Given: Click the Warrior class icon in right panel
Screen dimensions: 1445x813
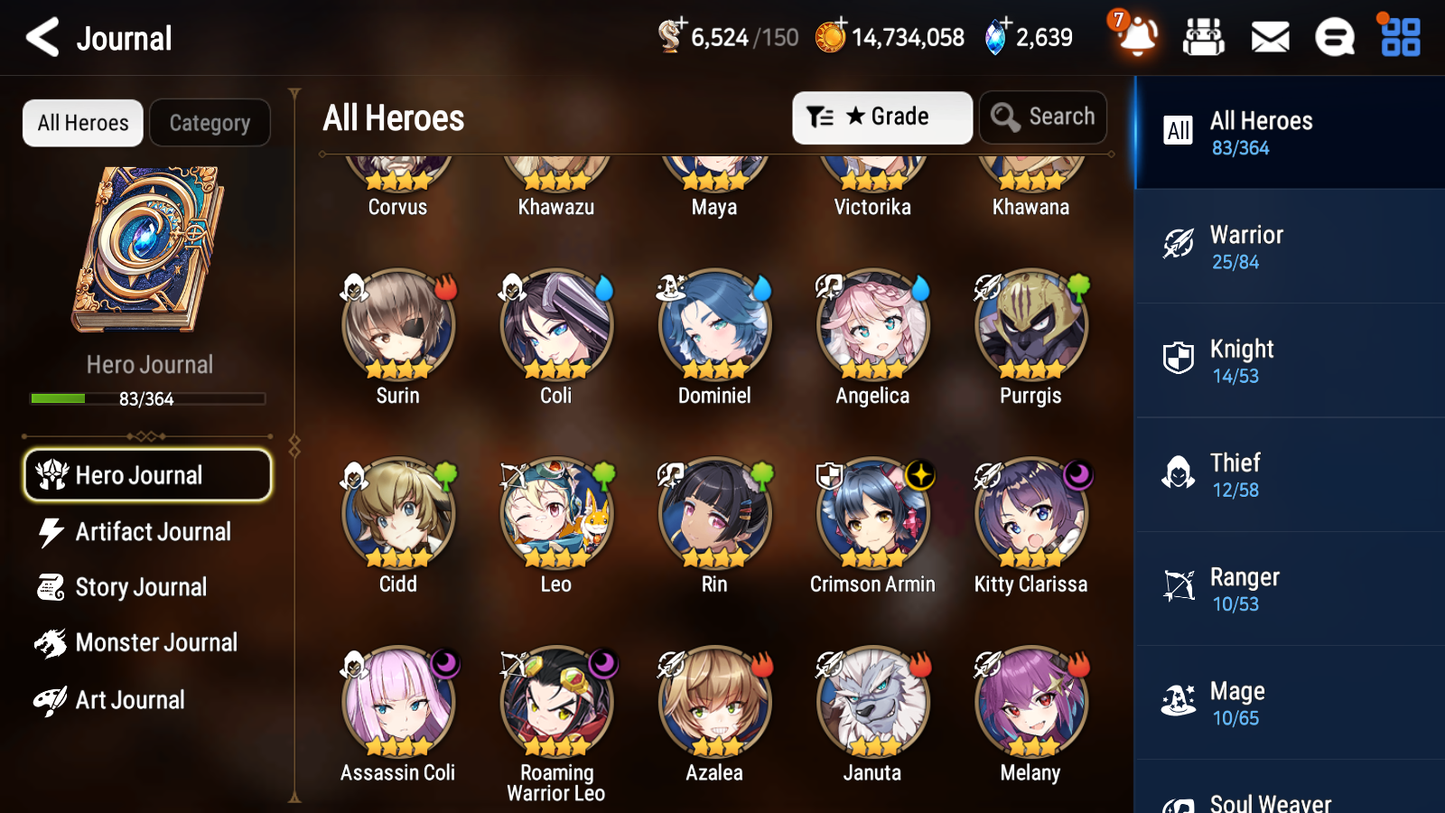Looking at the screenshot, I should click(1179, 245).
